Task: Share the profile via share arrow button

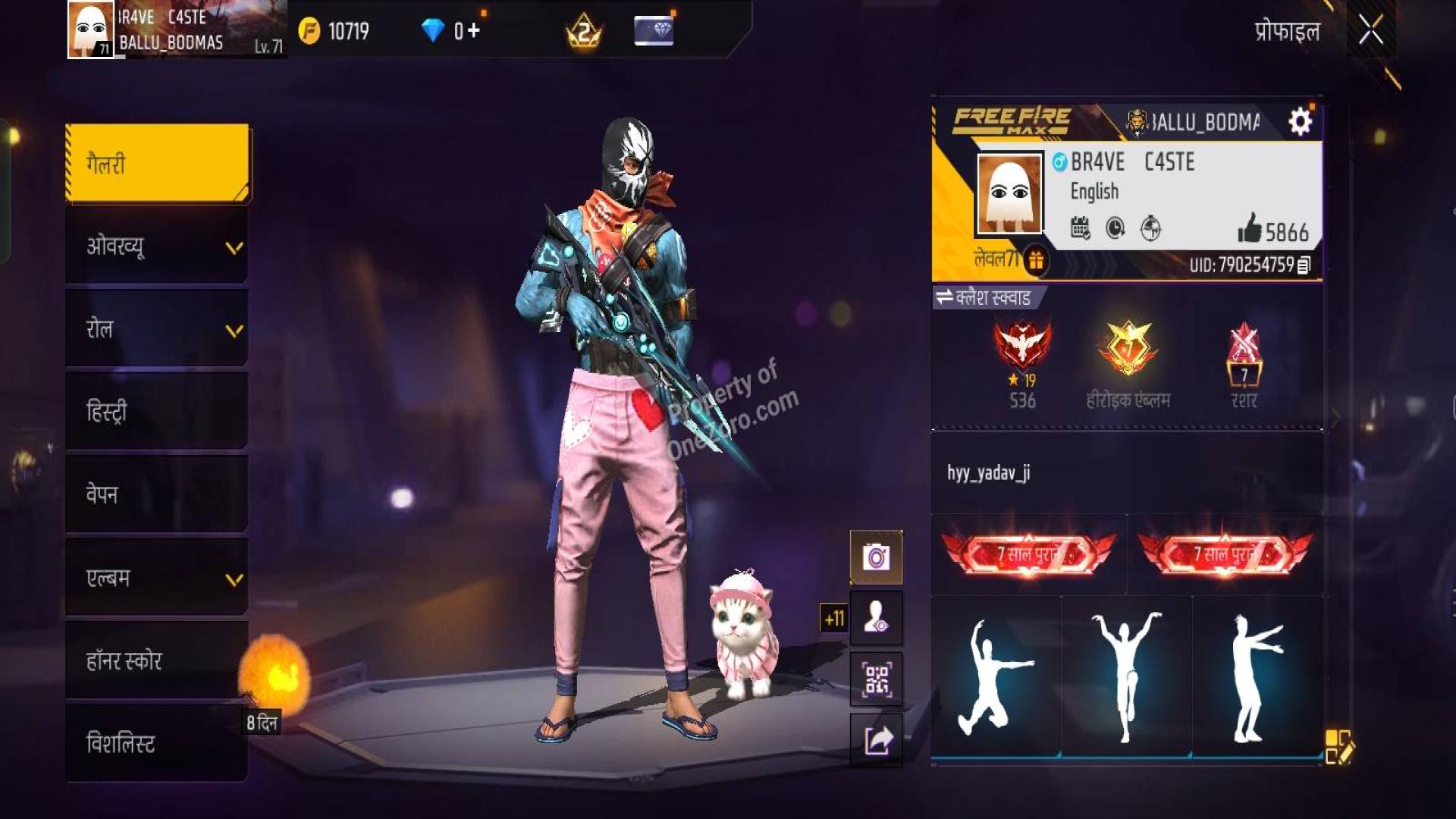Action: 876,740
